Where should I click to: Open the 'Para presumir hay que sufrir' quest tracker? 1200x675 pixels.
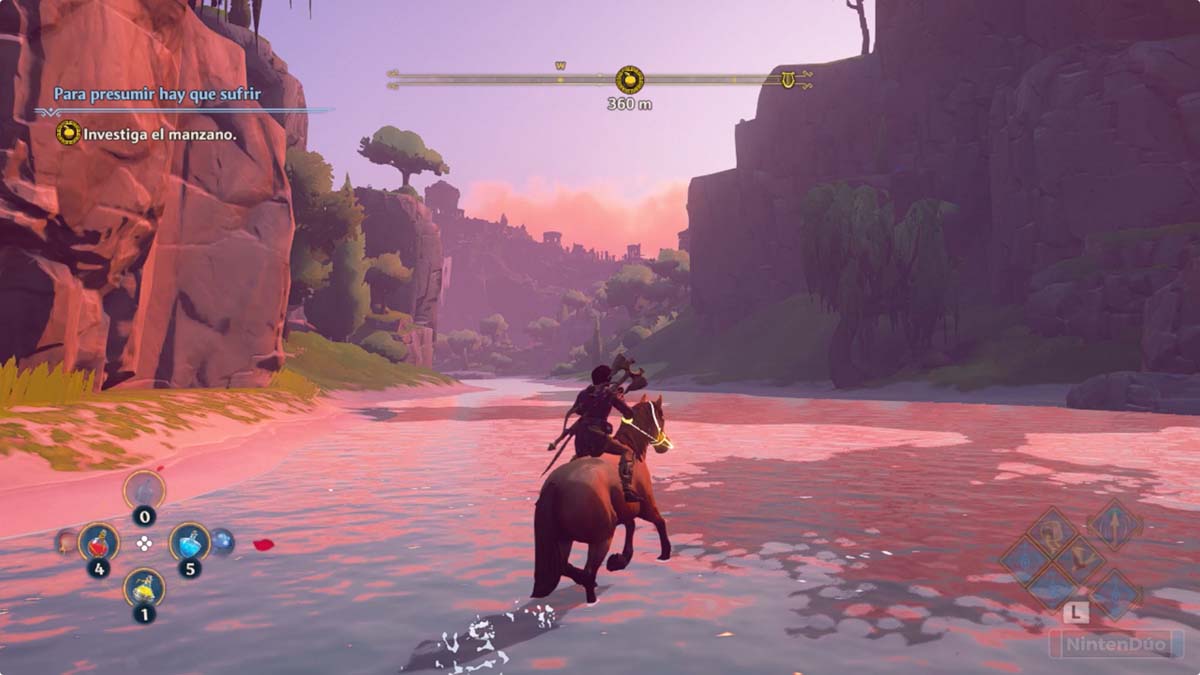(x=157, y=93)
